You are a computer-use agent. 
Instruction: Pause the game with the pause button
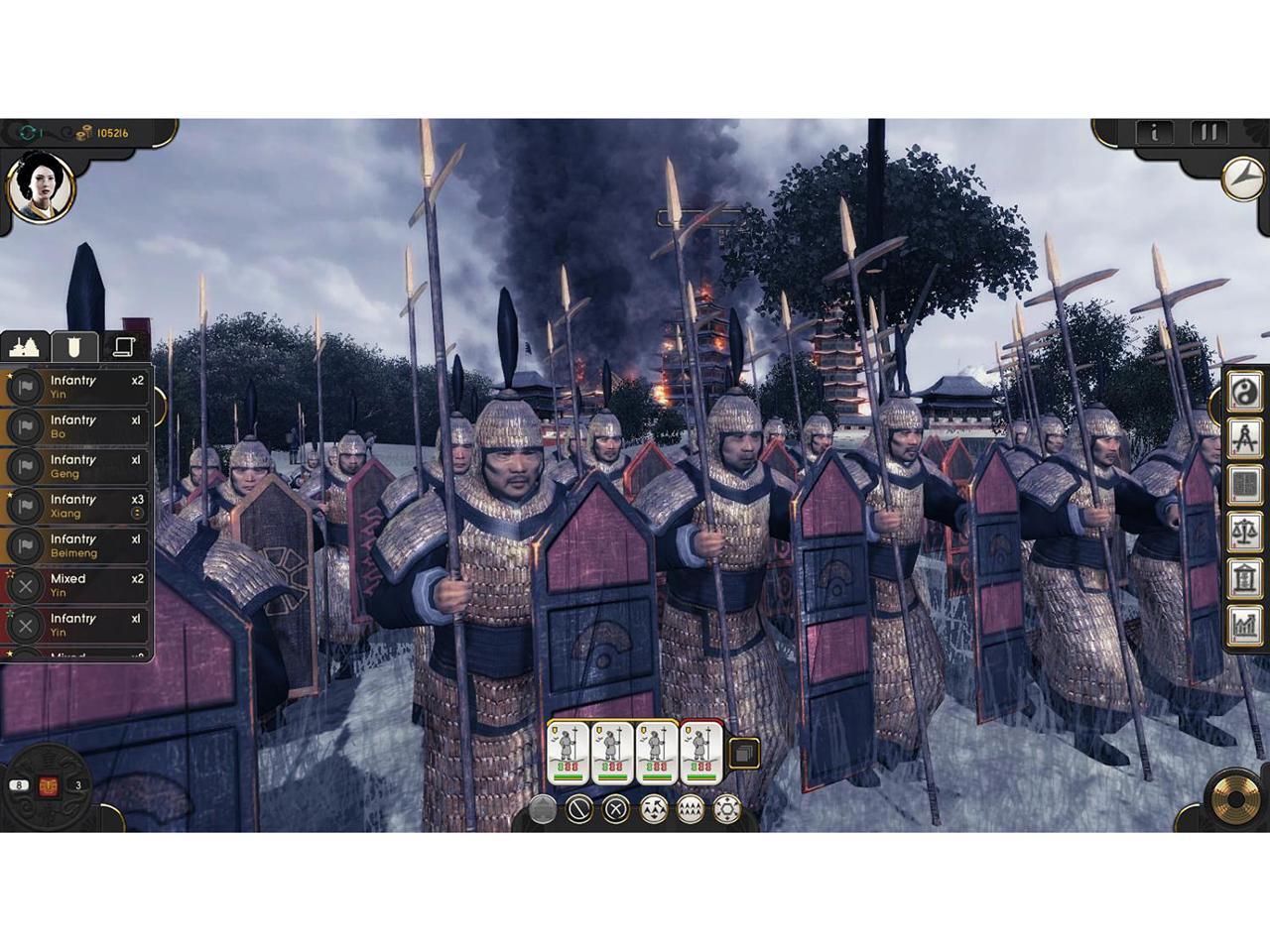(1208, 133)
